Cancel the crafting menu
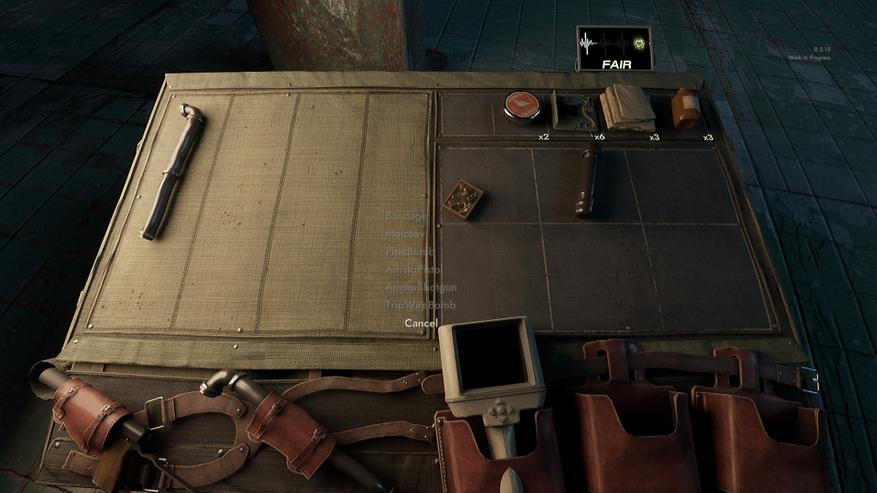 [x=421, y=323]
